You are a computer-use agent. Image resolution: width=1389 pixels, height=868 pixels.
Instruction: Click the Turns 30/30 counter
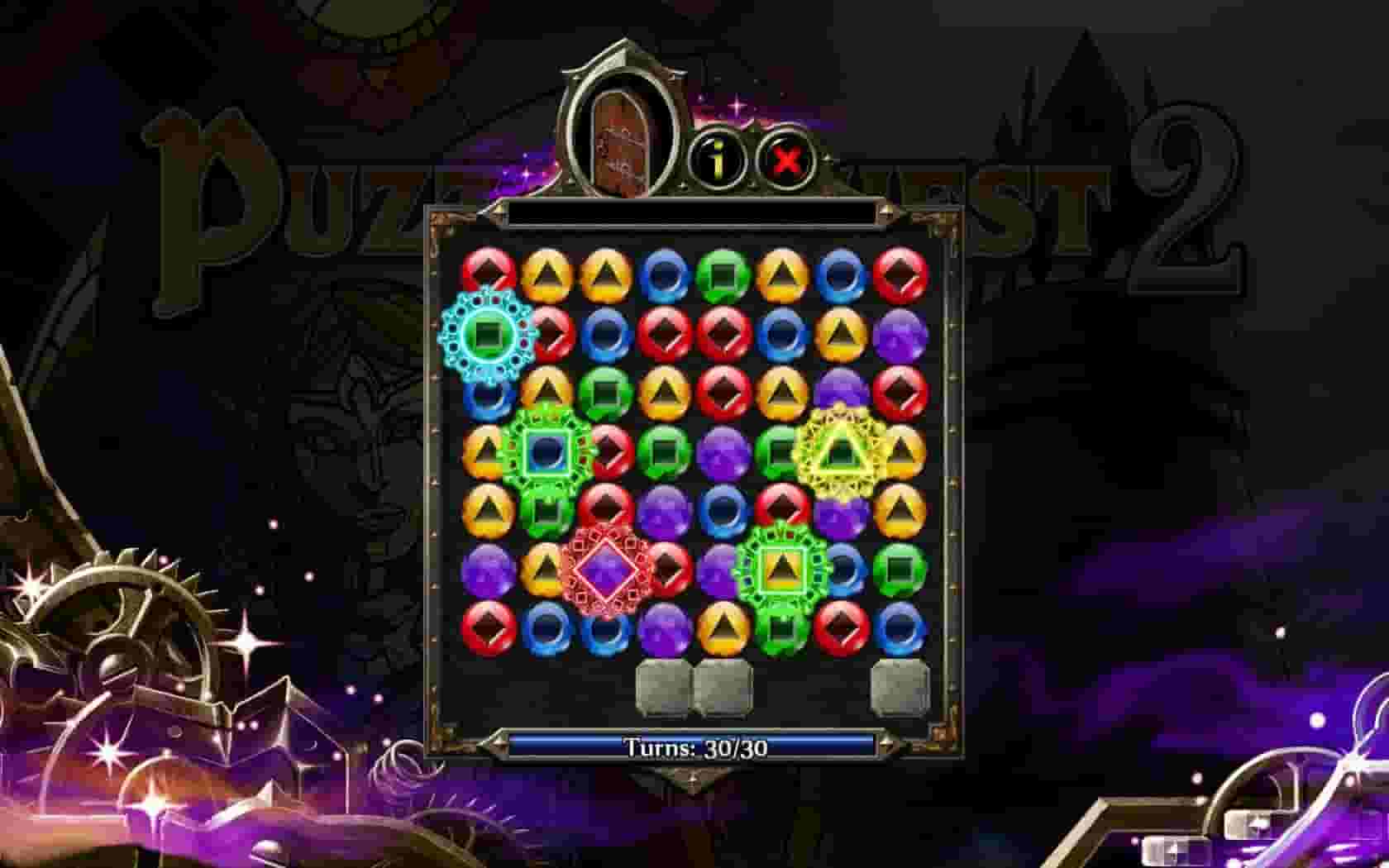694,746
